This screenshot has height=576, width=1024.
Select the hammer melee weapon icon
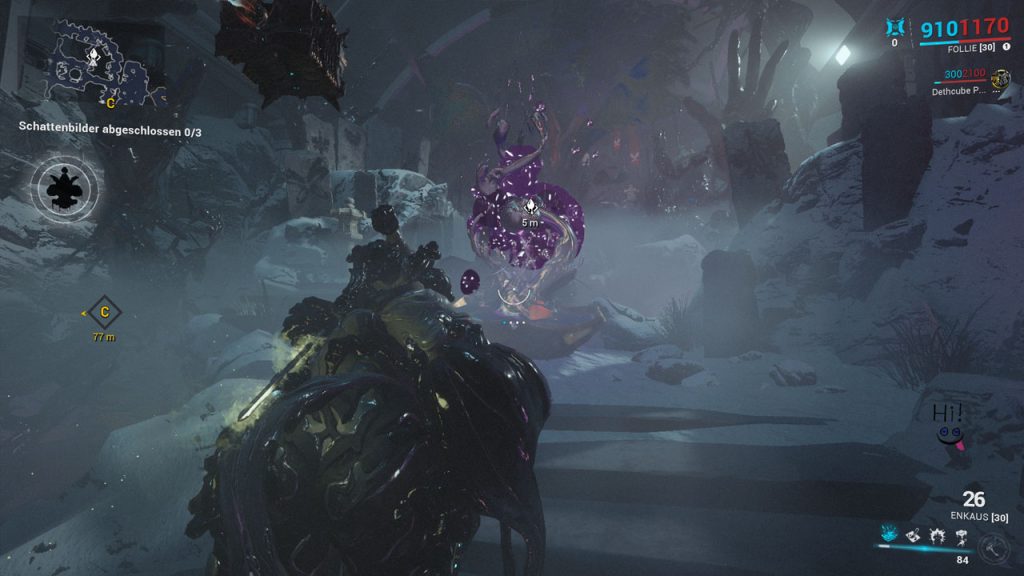pos(992,547)
